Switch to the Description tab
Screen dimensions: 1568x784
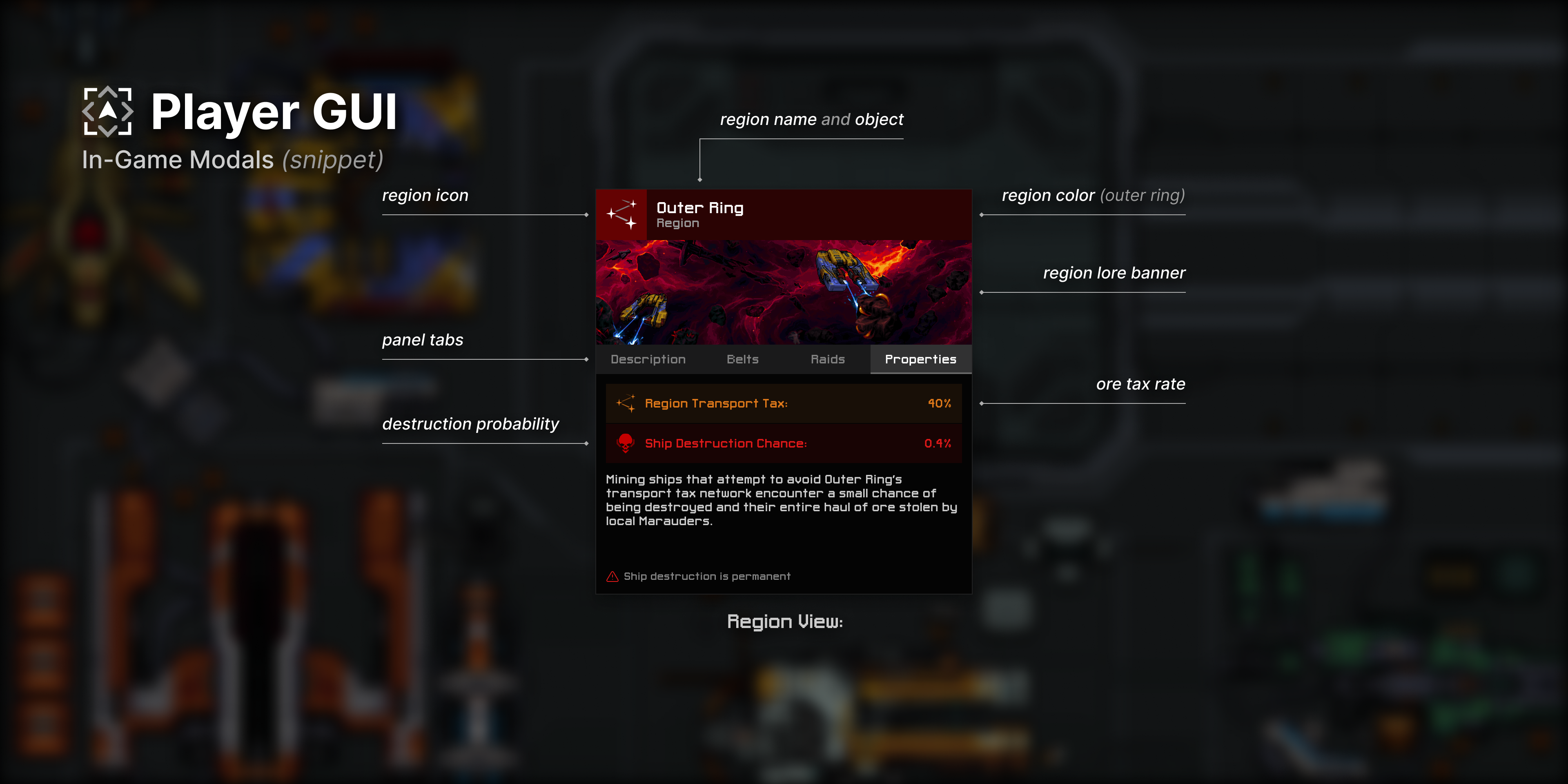point(648,359)
